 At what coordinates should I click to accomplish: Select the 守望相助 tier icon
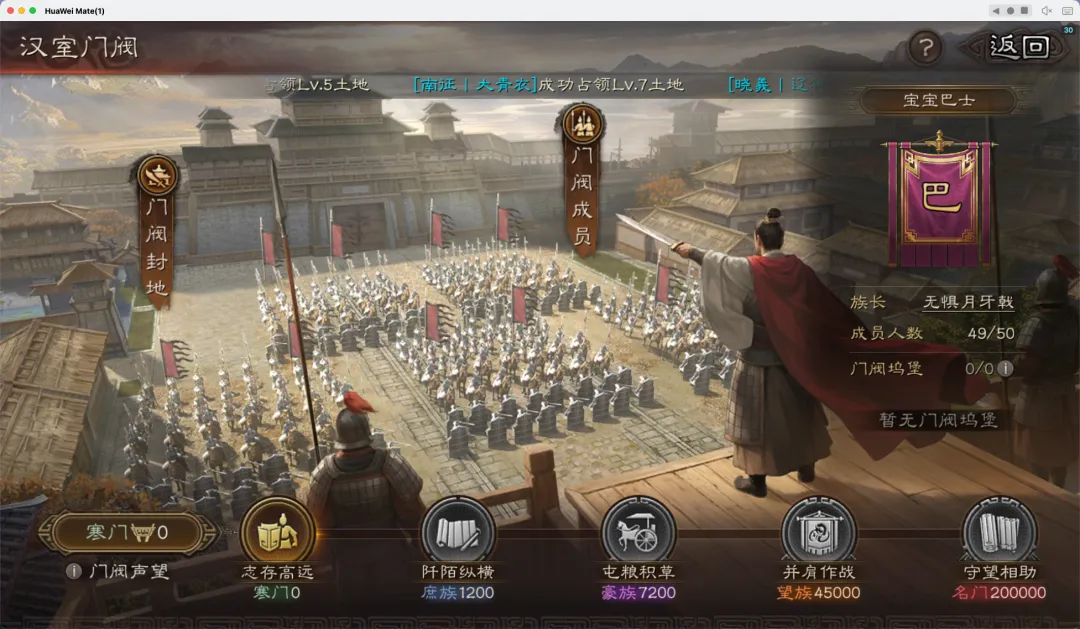(998, 531)
